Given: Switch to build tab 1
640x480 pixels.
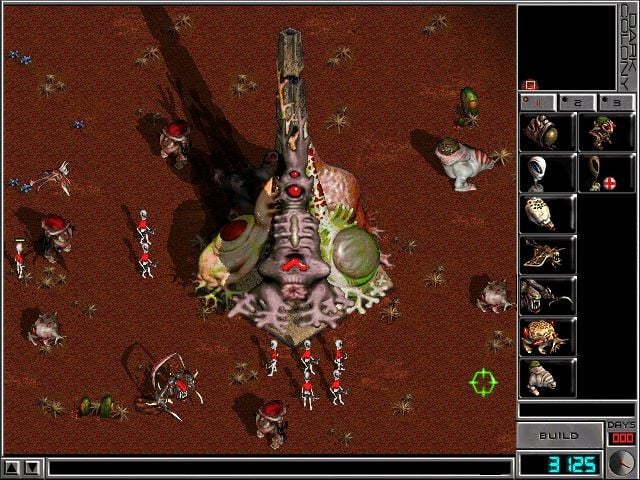Looking at the screenshot, I should tap(535, 102).
